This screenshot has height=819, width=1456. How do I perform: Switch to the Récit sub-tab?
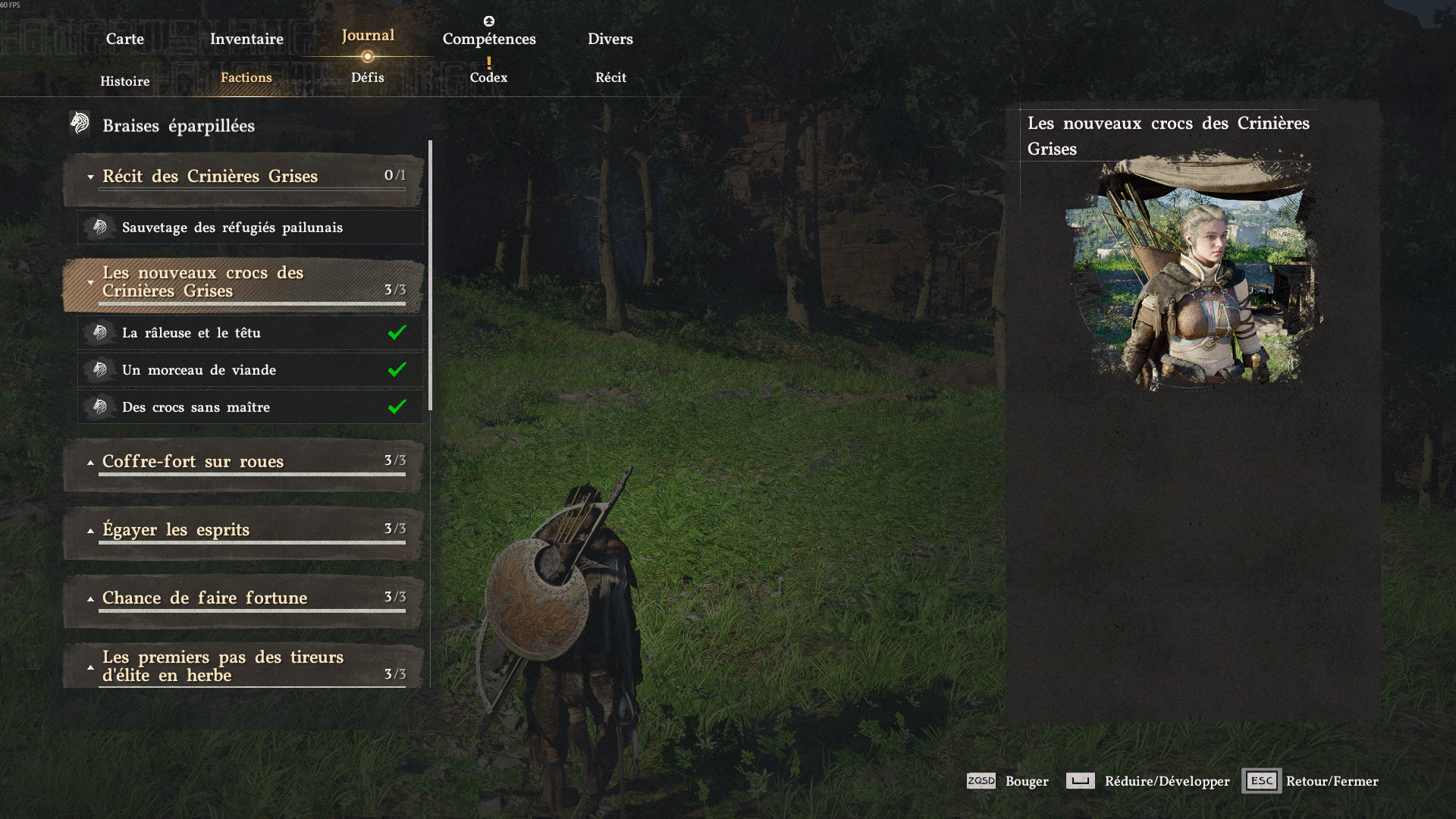[610, 77]
